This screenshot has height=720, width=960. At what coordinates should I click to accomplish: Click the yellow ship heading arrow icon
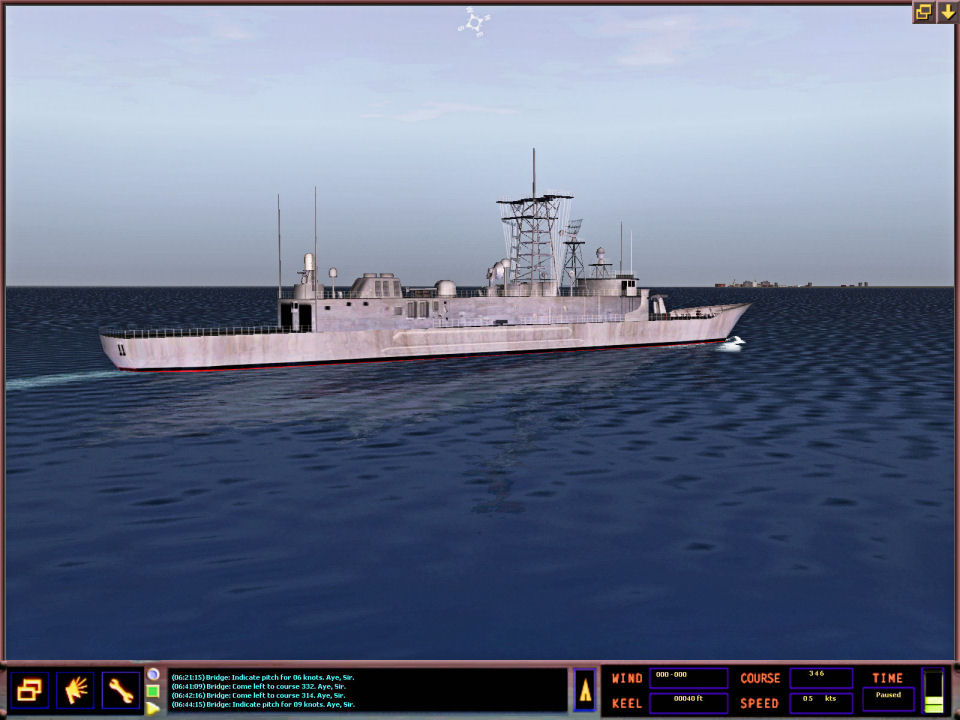[x=585, y=690]
